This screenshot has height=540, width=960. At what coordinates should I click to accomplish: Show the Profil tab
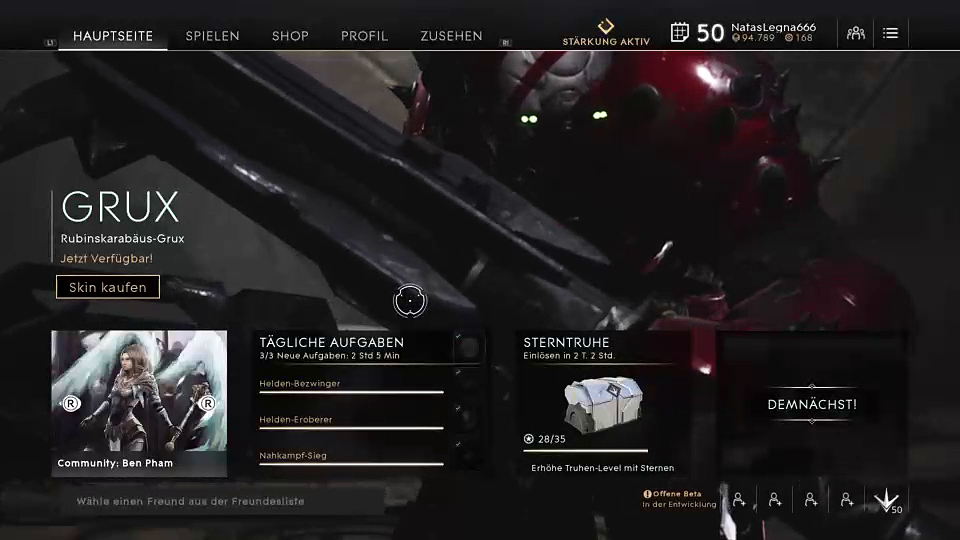tap(364, 36)
